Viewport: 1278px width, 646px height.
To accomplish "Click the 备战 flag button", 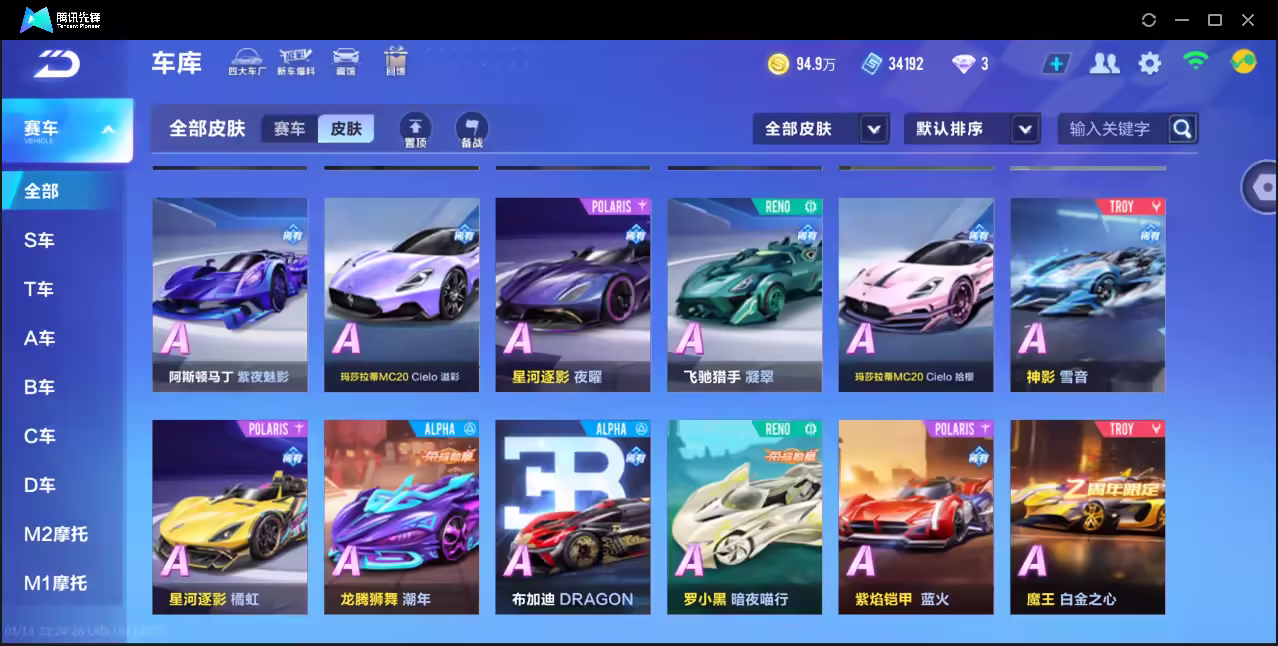I will (472, 130).
